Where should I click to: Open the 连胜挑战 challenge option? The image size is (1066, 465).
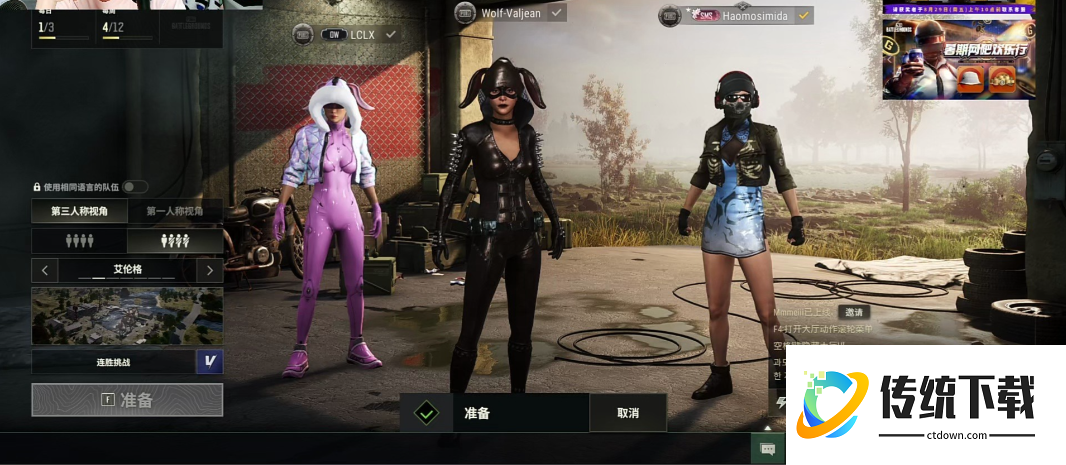click(113, 361)
